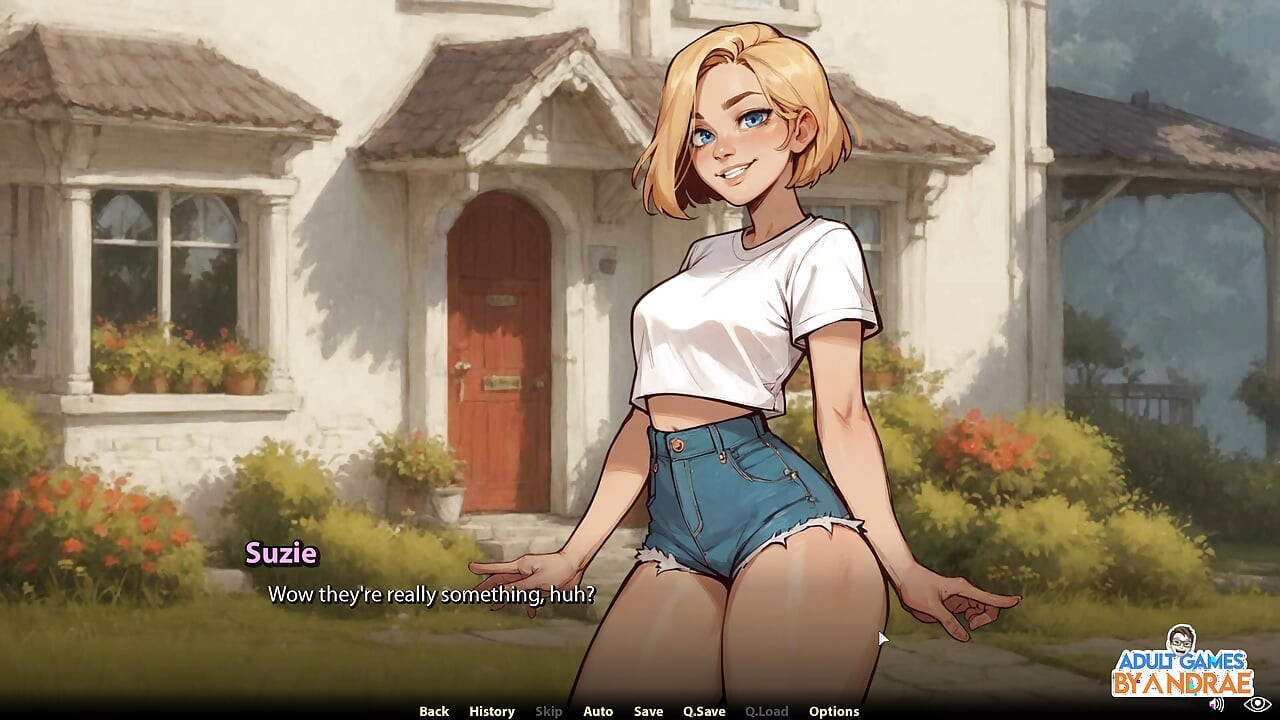Hide the interface using the eye icon
Screen dimensions: 1280x720
coord(1257,704)
